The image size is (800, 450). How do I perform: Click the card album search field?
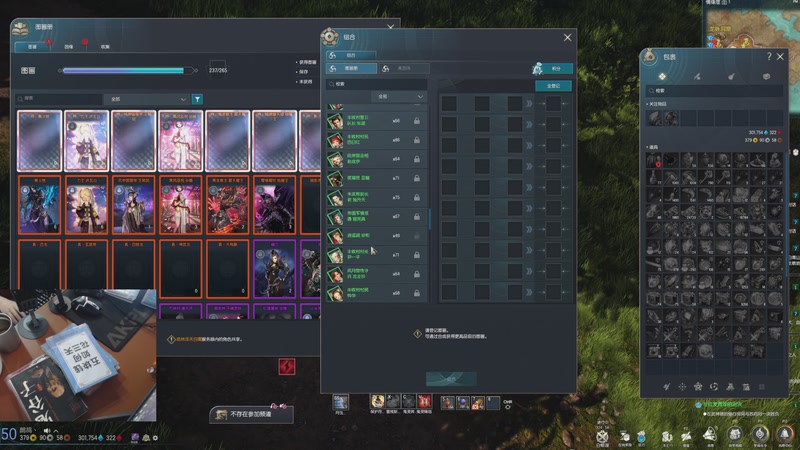click(x=62, y=100)
